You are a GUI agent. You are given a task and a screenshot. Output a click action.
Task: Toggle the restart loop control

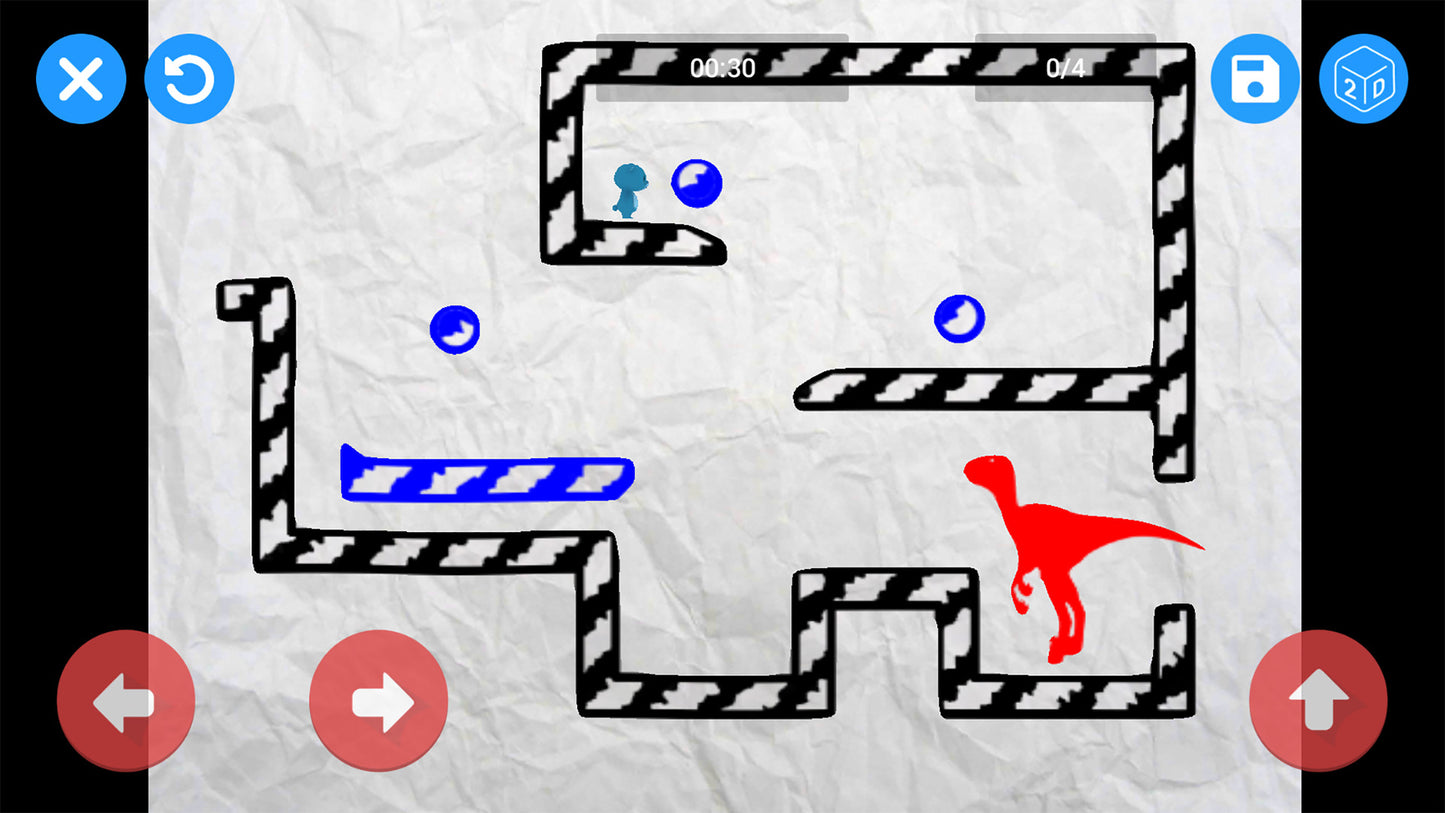(189, 79)
